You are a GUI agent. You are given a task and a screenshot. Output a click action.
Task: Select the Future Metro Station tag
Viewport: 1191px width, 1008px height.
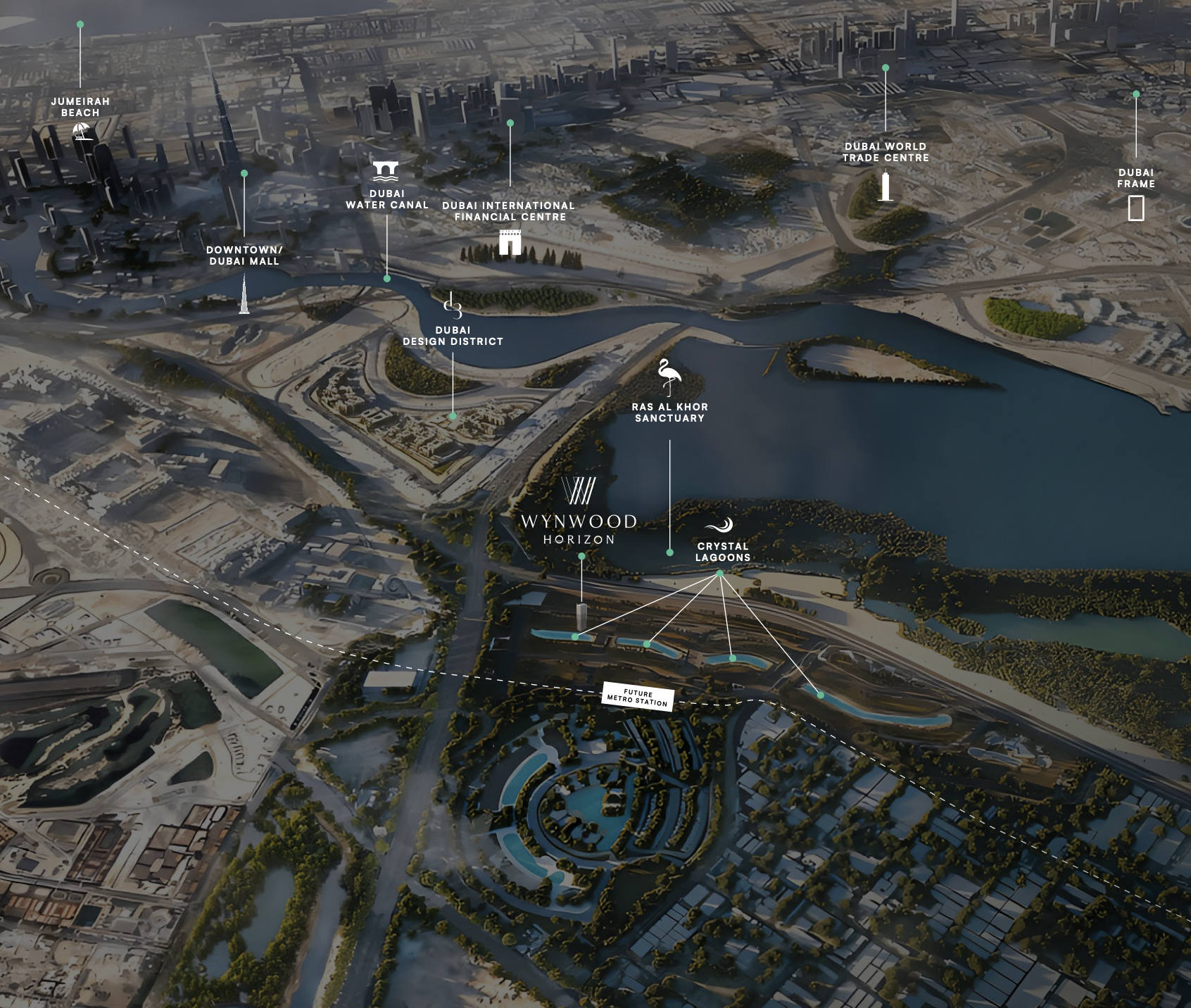tap(638, 698)
